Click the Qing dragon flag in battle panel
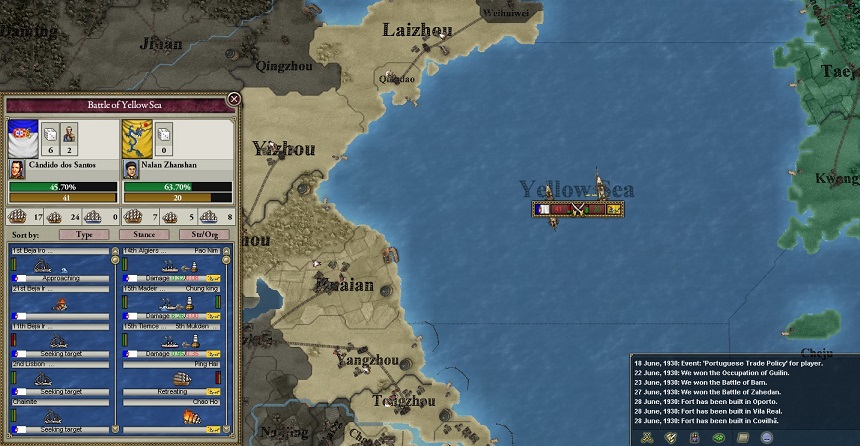Screen dimensions: 860x446 pyautogui.click(x=136, y=137)
